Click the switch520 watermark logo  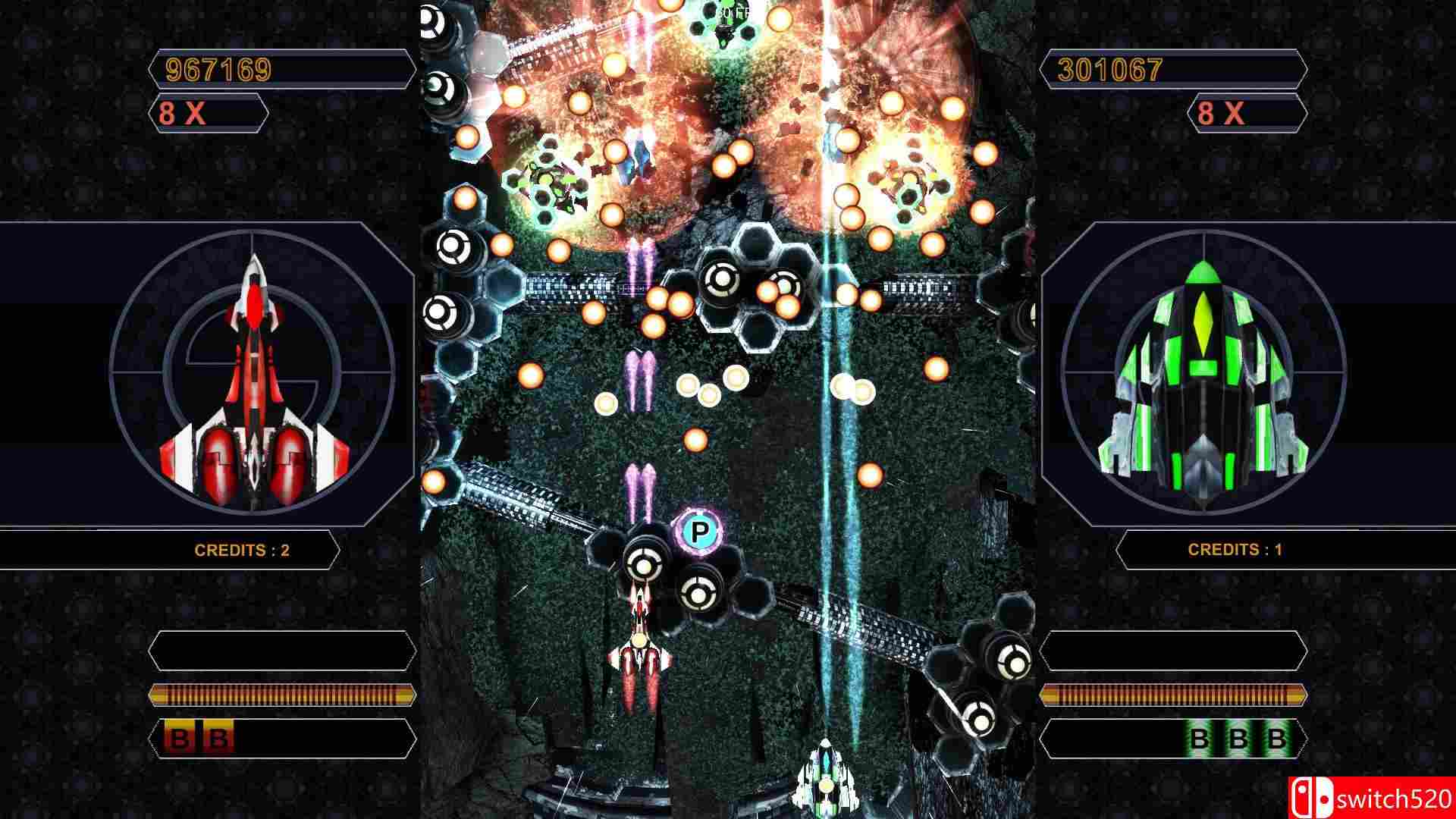[1371, 798]
